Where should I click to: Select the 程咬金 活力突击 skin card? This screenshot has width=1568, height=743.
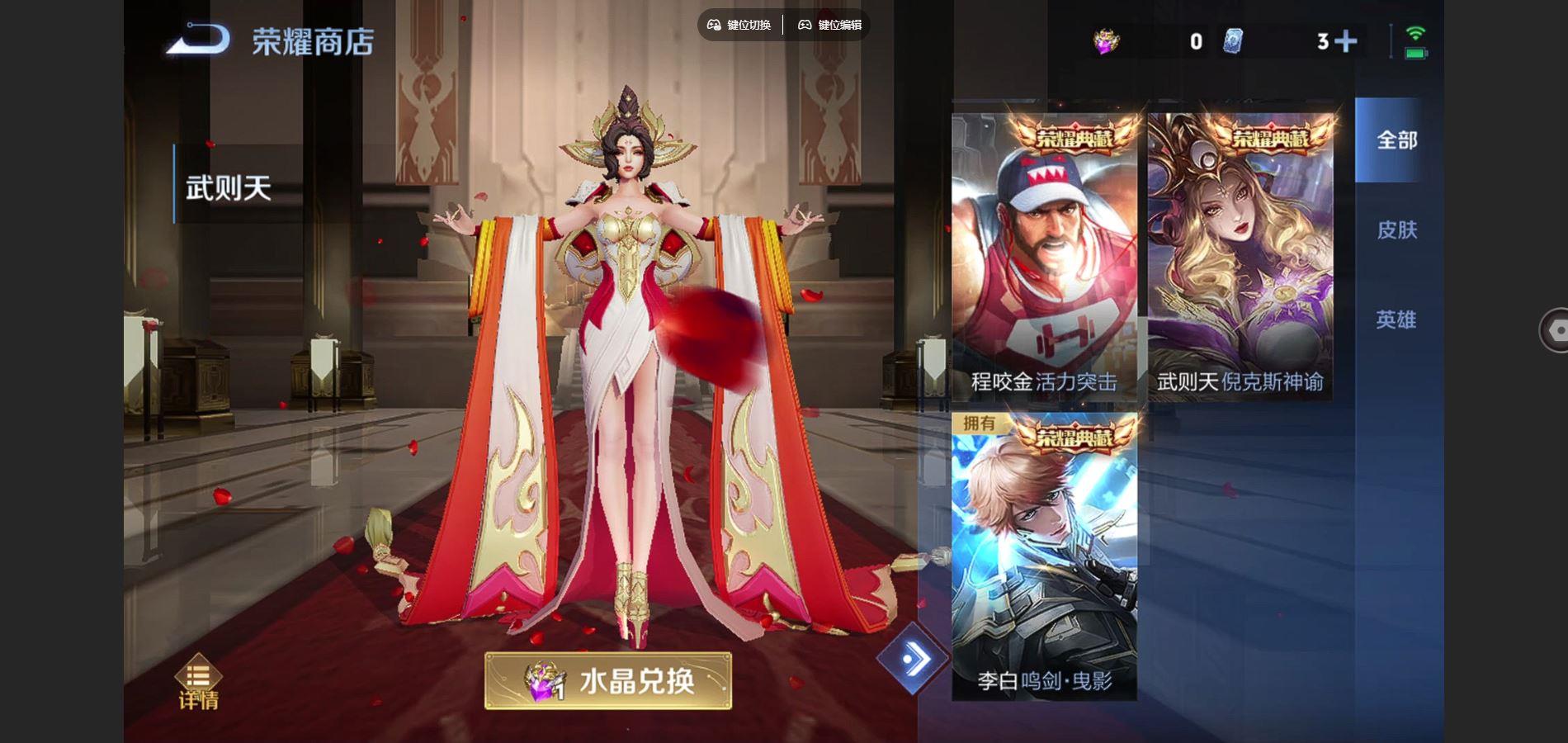pyautogui.click(x=1044, y=257)
